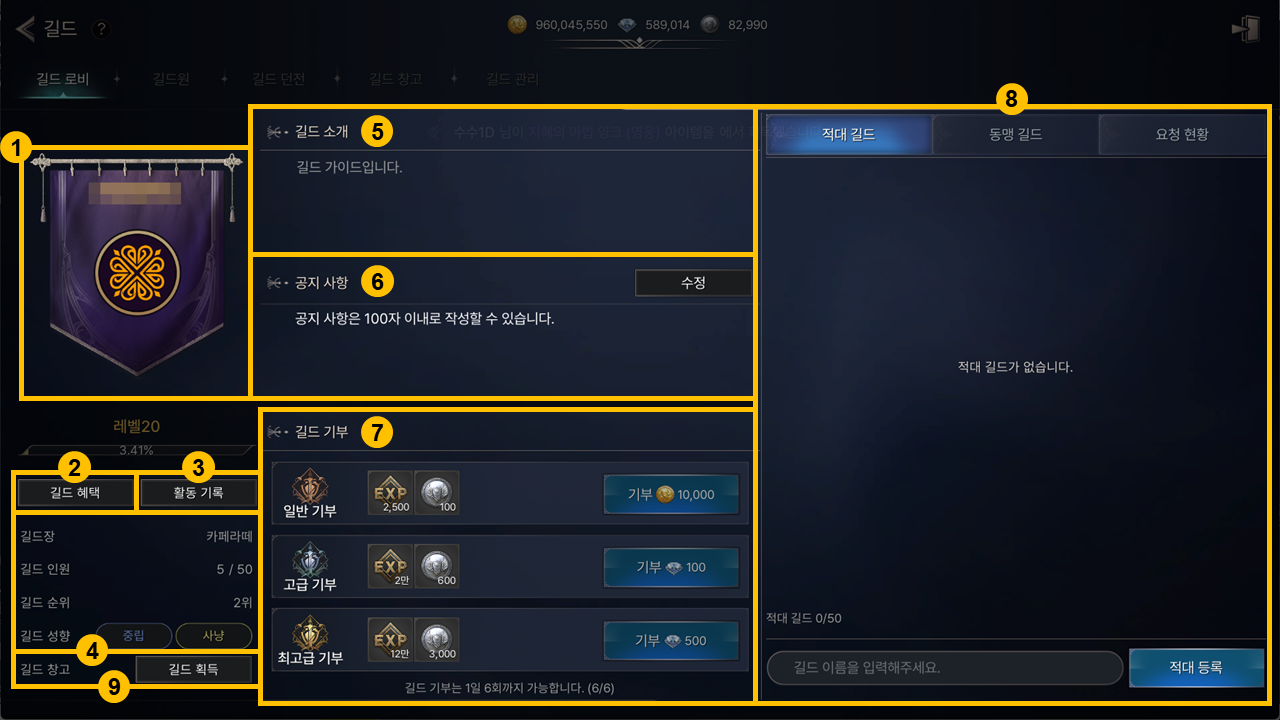Click the guild name input field
1280x720 pixels.
click(x=945, y=667)
